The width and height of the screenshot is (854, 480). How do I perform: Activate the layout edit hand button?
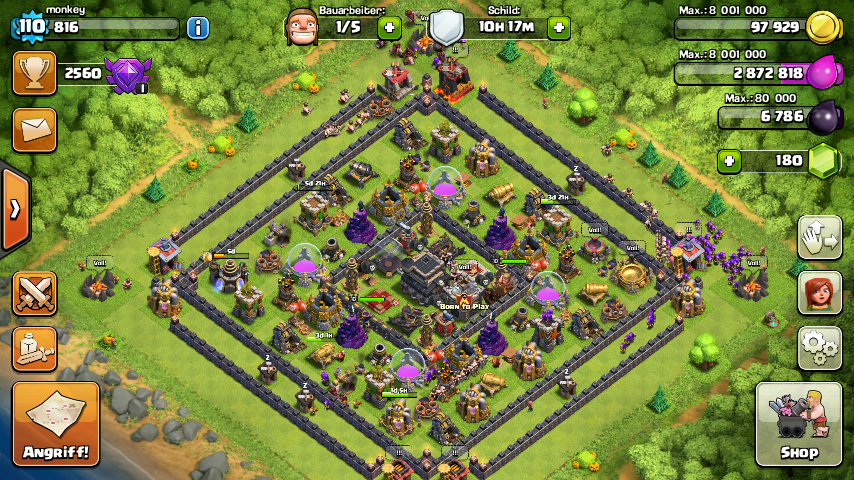[x=819, y=237]
